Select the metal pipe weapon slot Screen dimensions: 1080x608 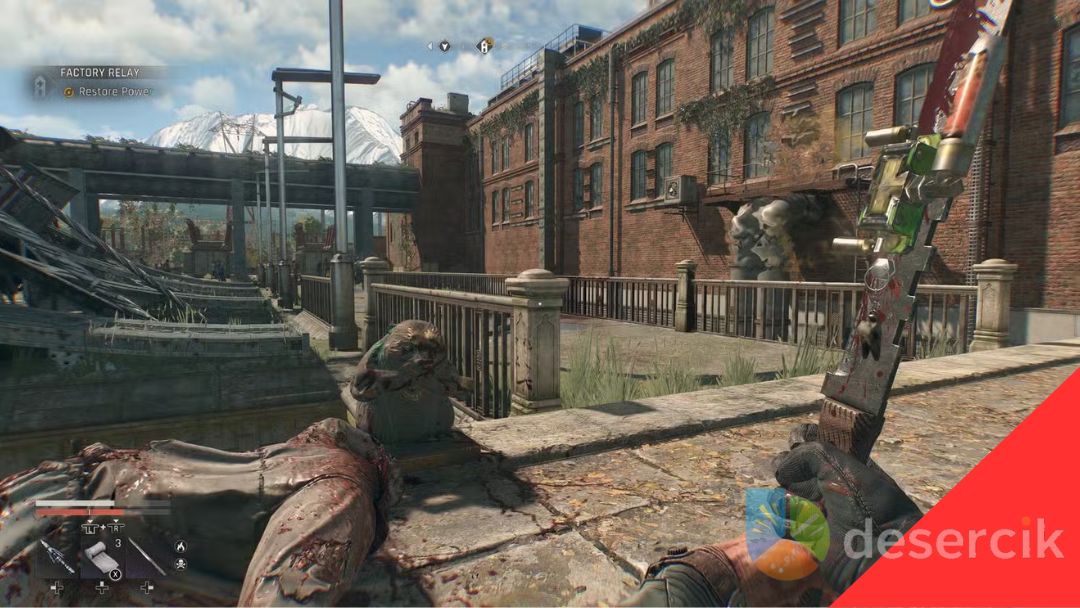[x=144, y=556]
